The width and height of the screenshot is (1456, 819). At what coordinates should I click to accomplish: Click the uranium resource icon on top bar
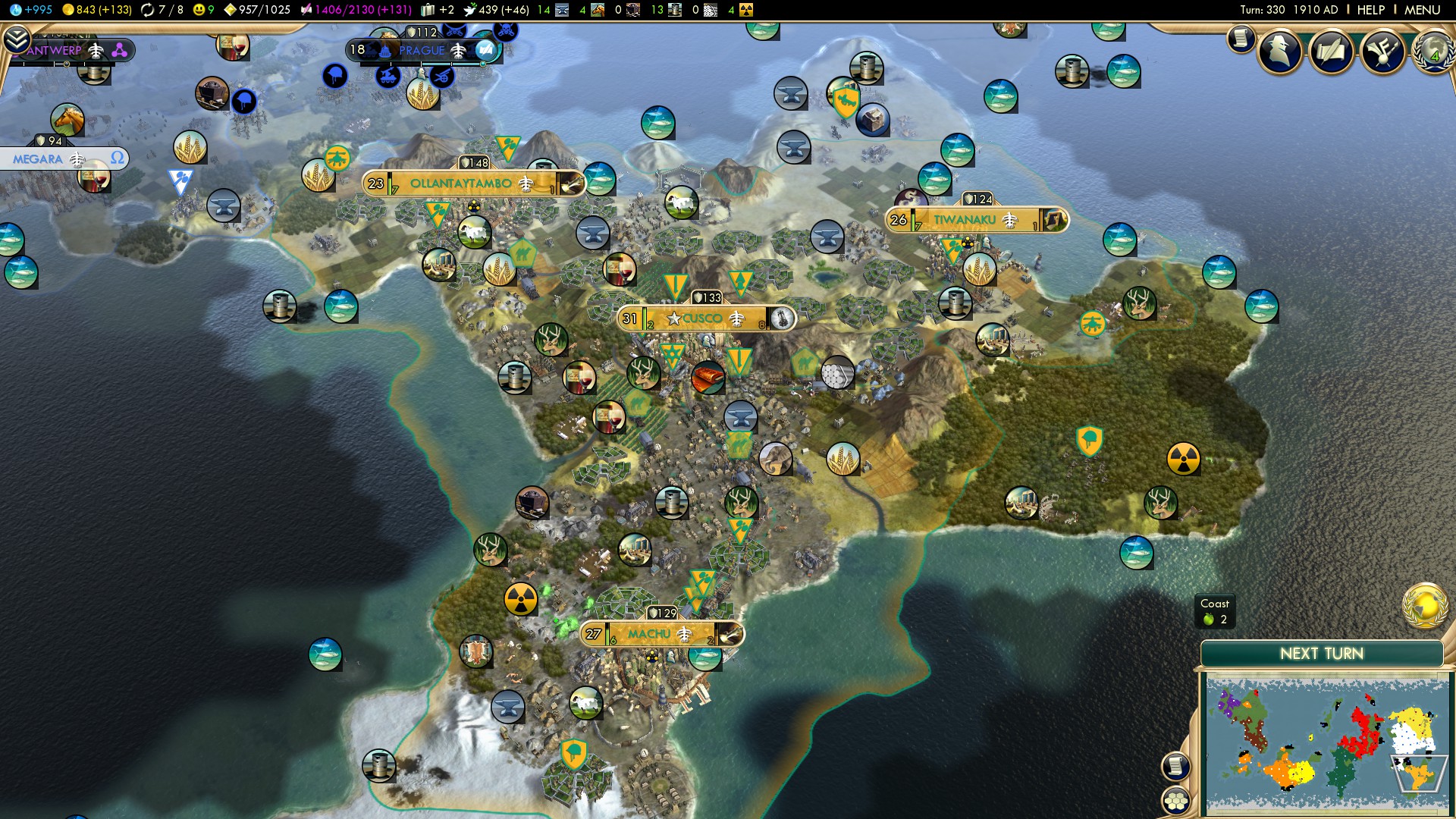(x=746, y=11)
